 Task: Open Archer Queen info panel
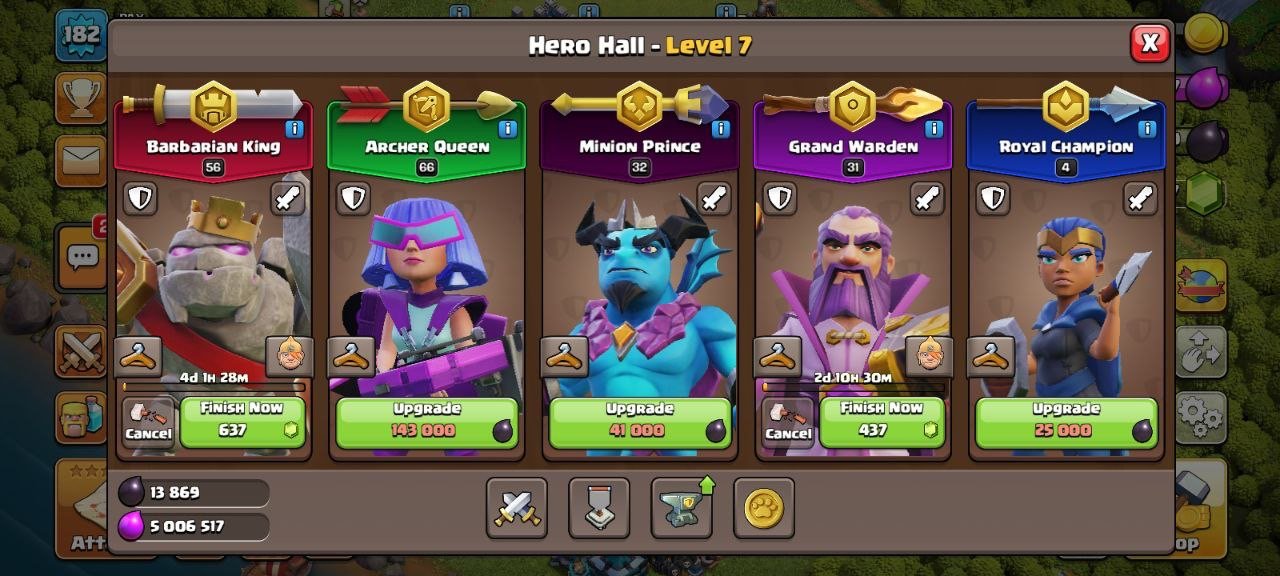[x=507, y=129]
